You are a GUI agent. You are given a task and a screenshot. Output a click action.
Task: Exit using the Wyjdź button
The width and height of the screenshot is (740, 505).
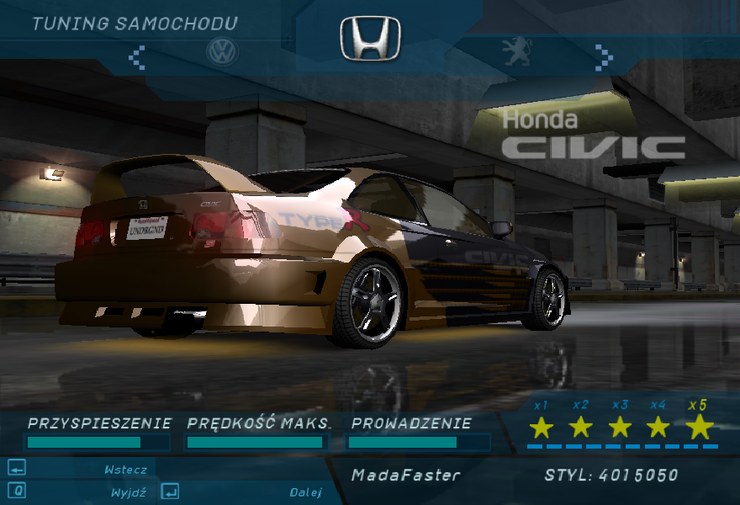pyautogui.click(x=129, y=492)
